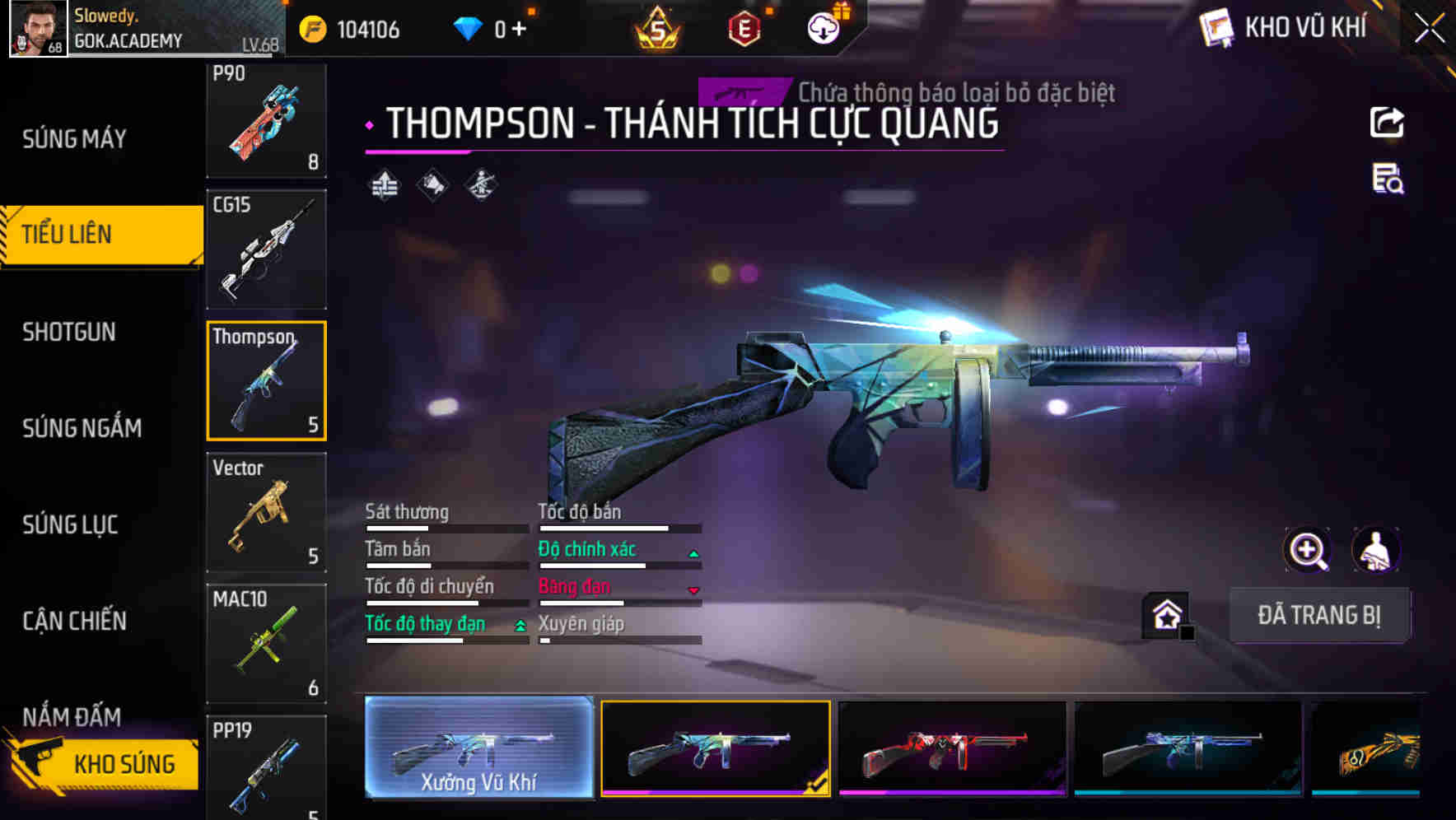This screenshot has height=820, width=1456.
Task: Click the upgrade arrow icon below the weapon title
Action: 385,184
